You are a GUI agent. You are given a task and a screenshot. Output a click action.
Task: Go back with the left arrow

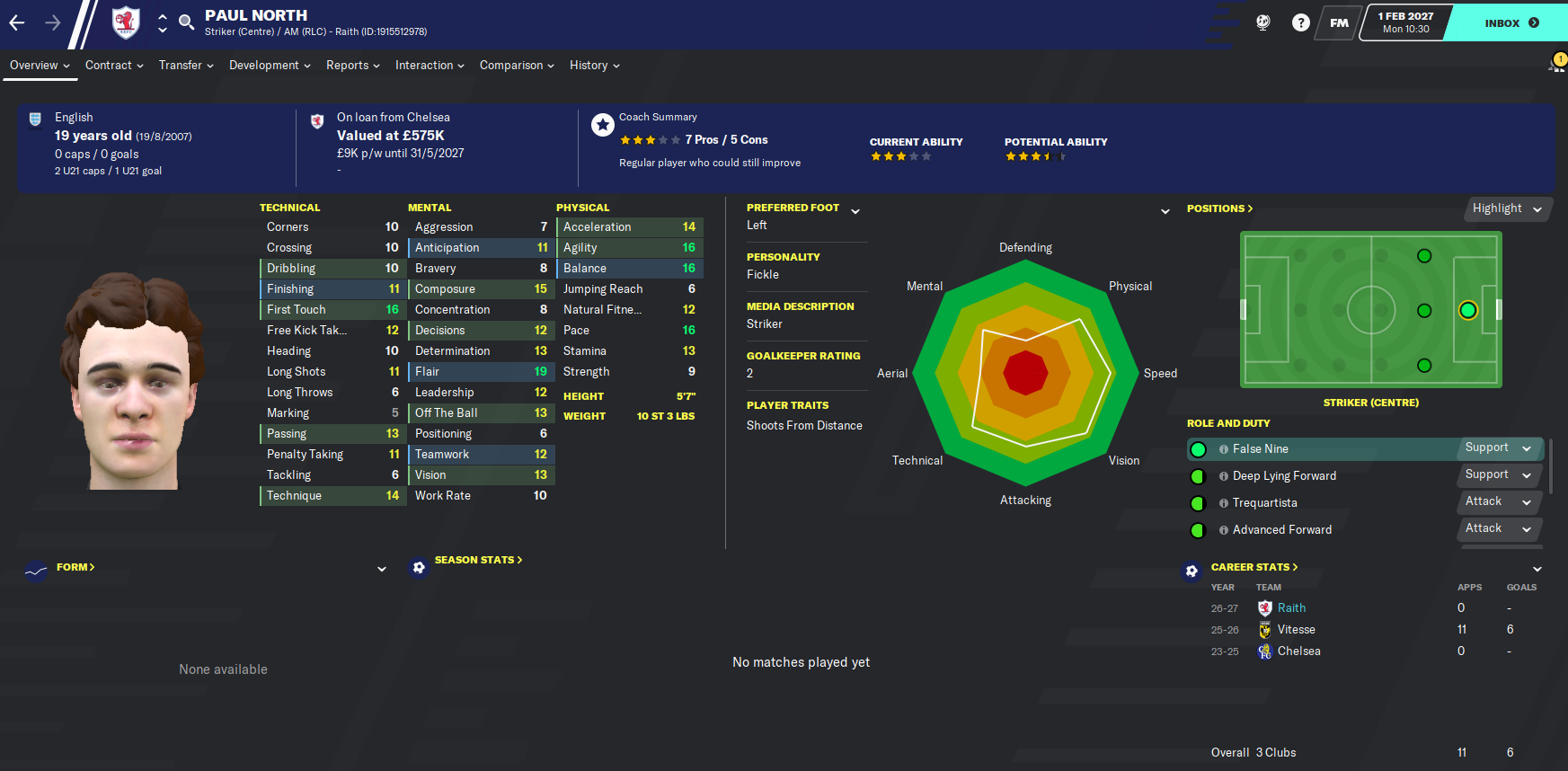pyautogui.click(x=17, y=22)
